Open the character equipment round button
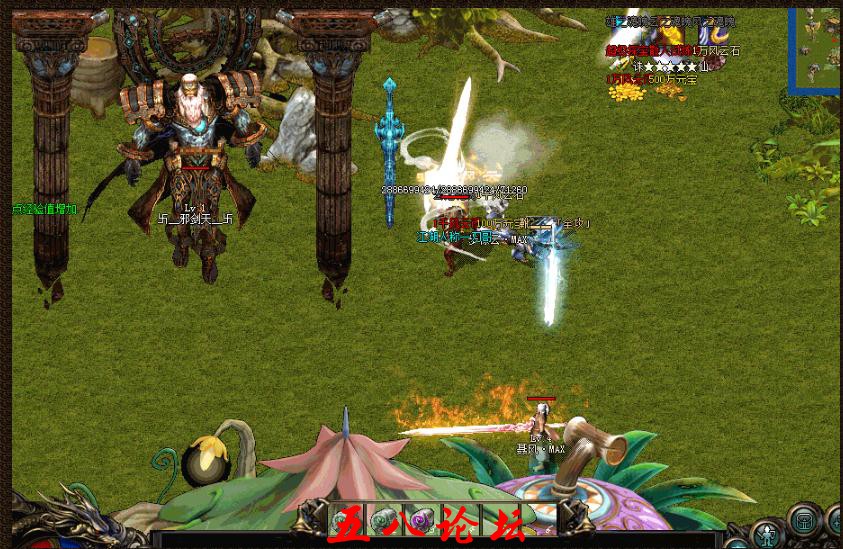843x549 pixels. (x=768, y=533)
